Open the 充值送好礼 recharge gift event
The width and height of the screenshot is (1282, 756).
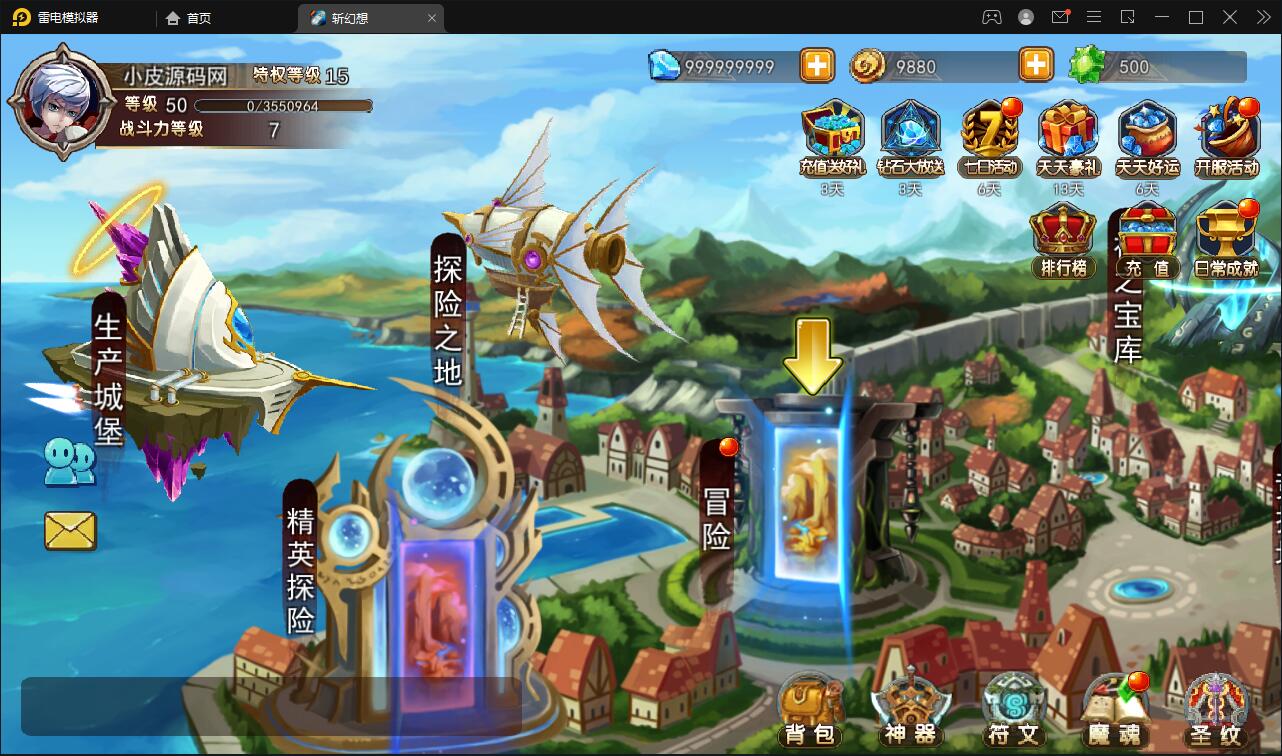click(x=832, y=138)
